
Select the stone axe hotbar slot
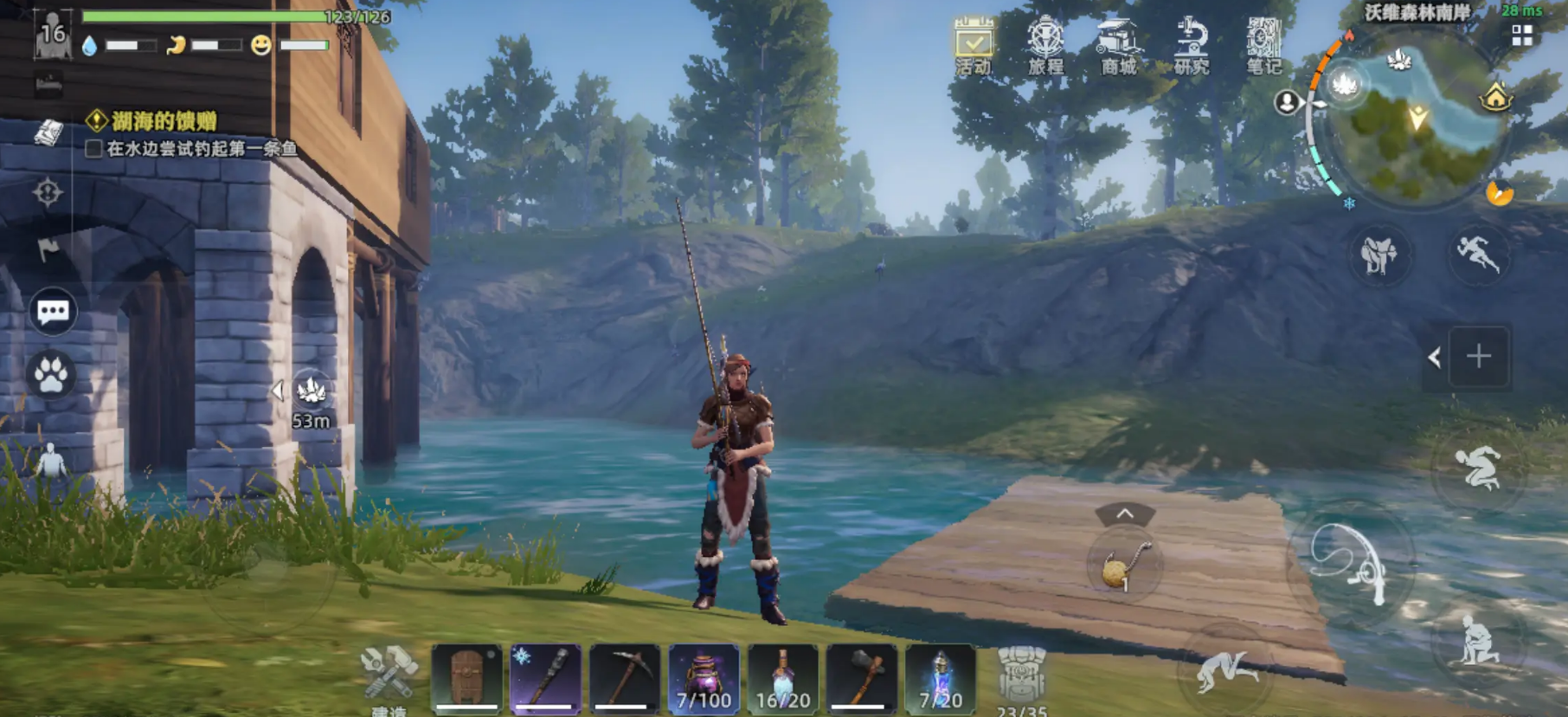click(x=862, y=679)
